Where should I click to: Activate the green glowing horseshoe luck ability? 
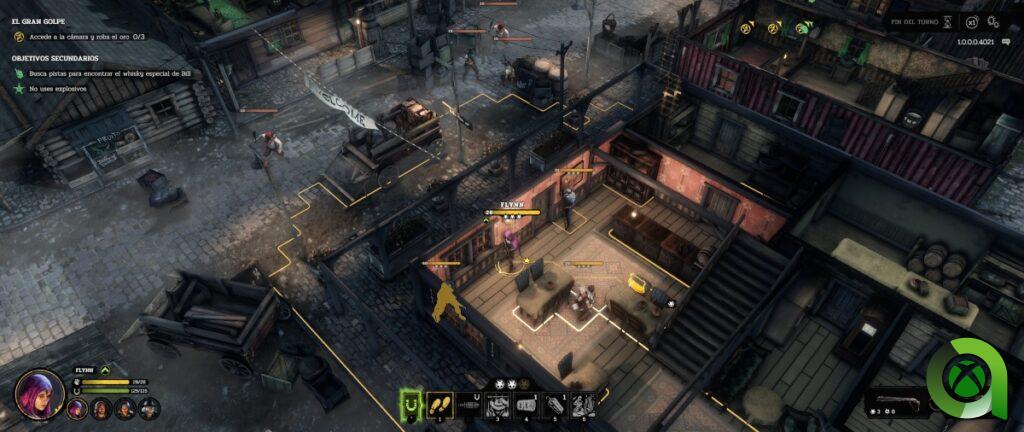pyautogui.click(x=410, y=404)
